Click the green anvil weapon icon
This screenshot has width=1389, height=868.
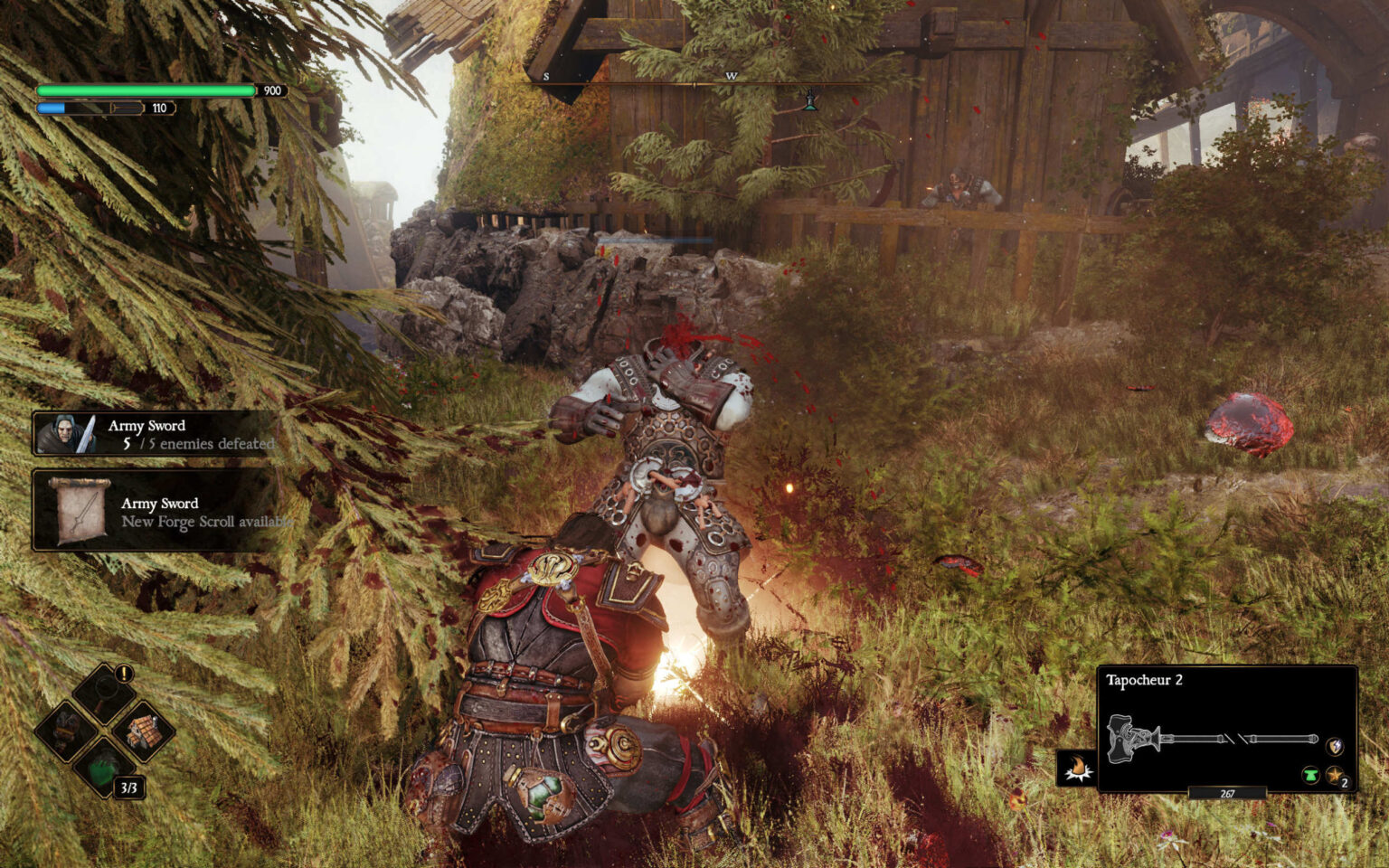1310,775
